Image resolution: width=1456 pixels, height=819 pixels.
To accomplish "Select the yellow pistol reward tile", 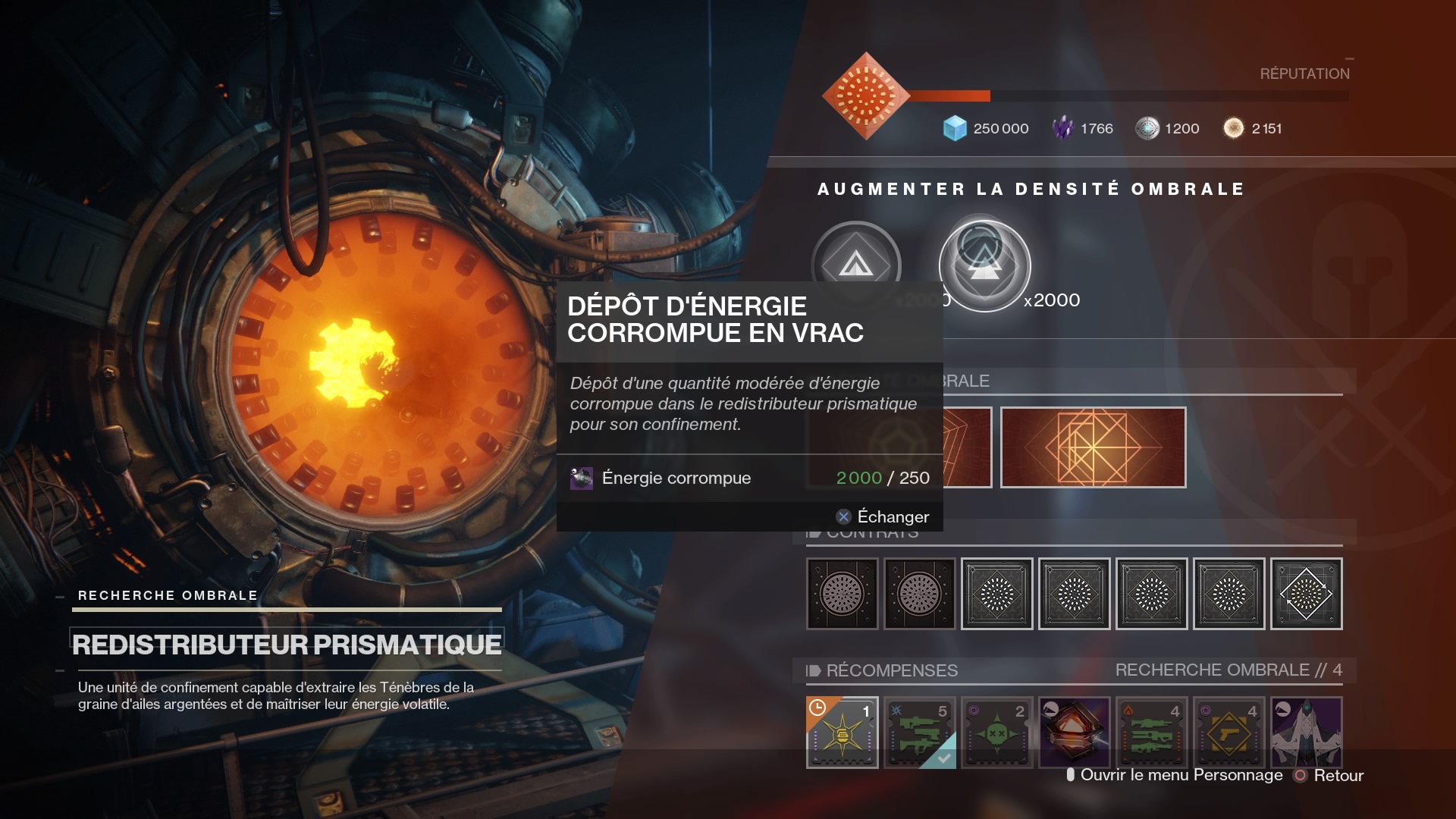I will (x=1228, y=732).
